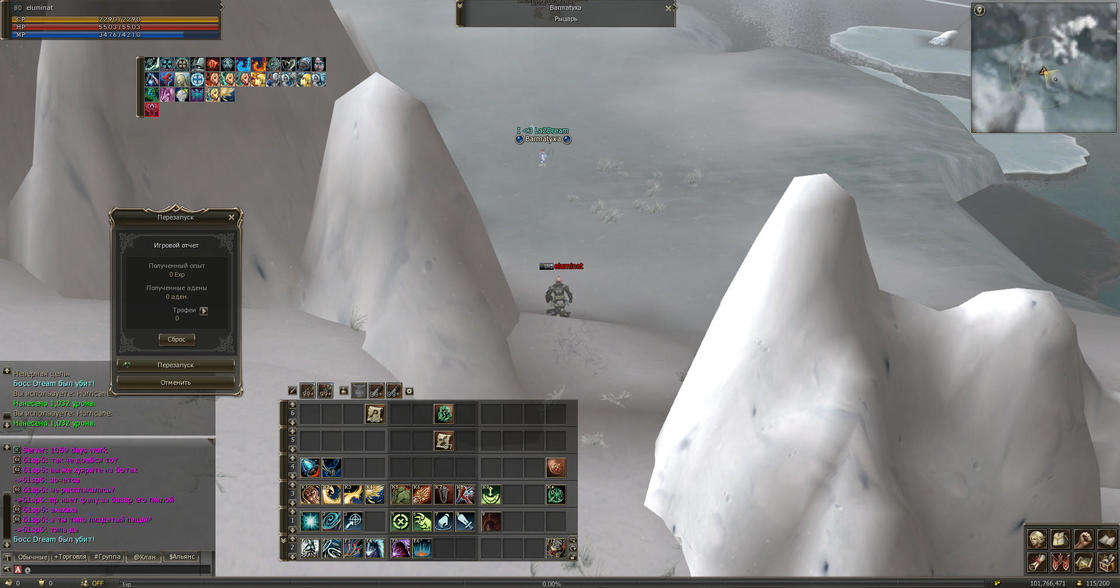Close the Вагматука target window
Viewport: 1120px width, 588px height.
coord(668,8)
